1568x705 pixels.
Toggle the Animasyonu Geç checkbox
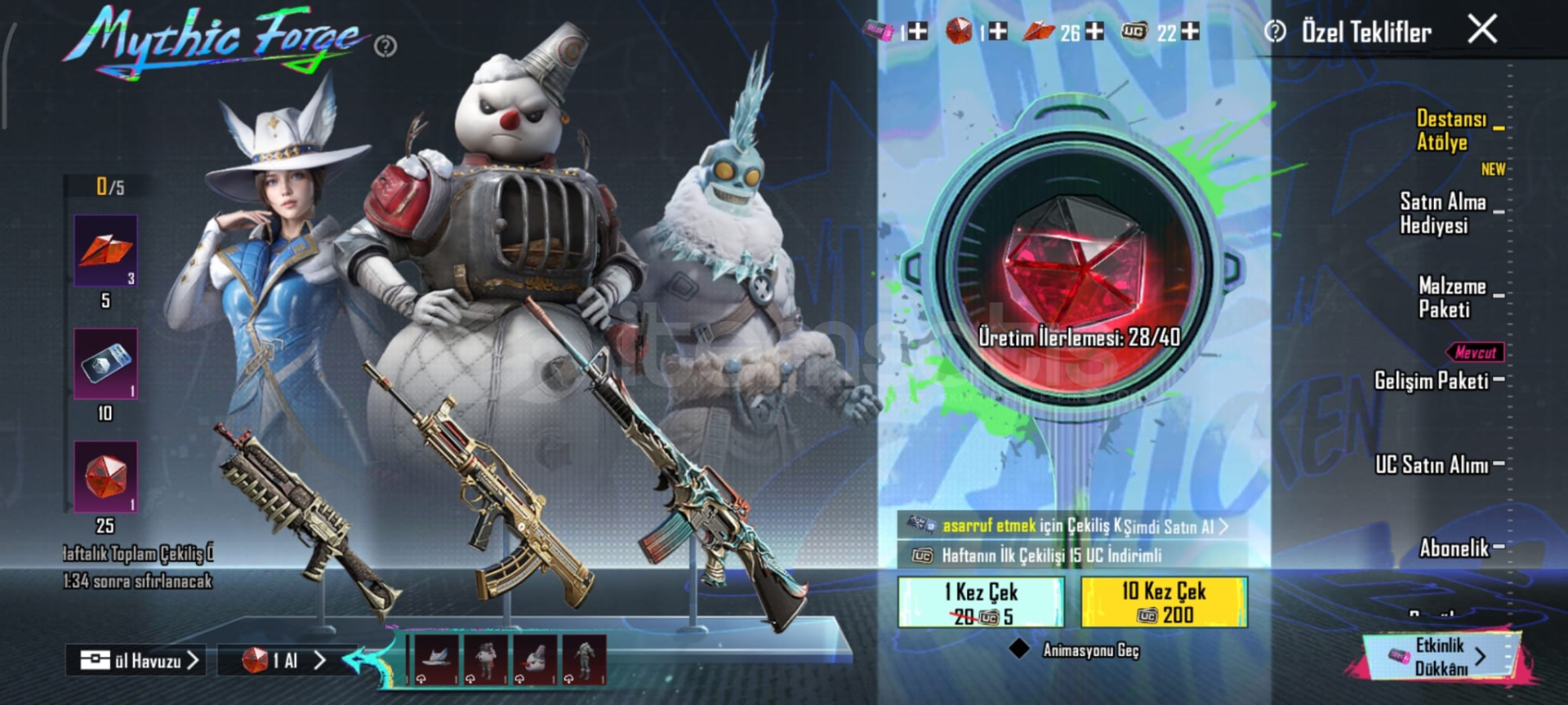point(1019,649)
